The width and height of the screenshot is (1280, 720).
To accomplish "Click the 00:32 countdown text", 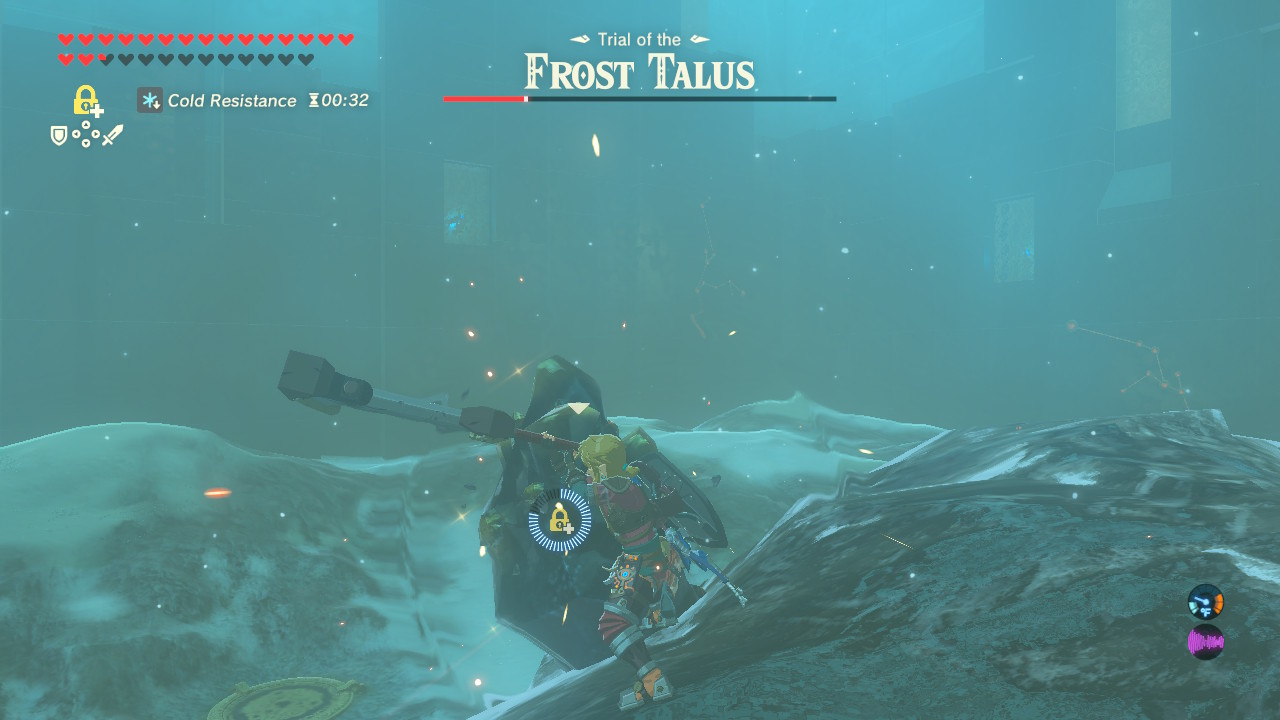I will (346, 100).
